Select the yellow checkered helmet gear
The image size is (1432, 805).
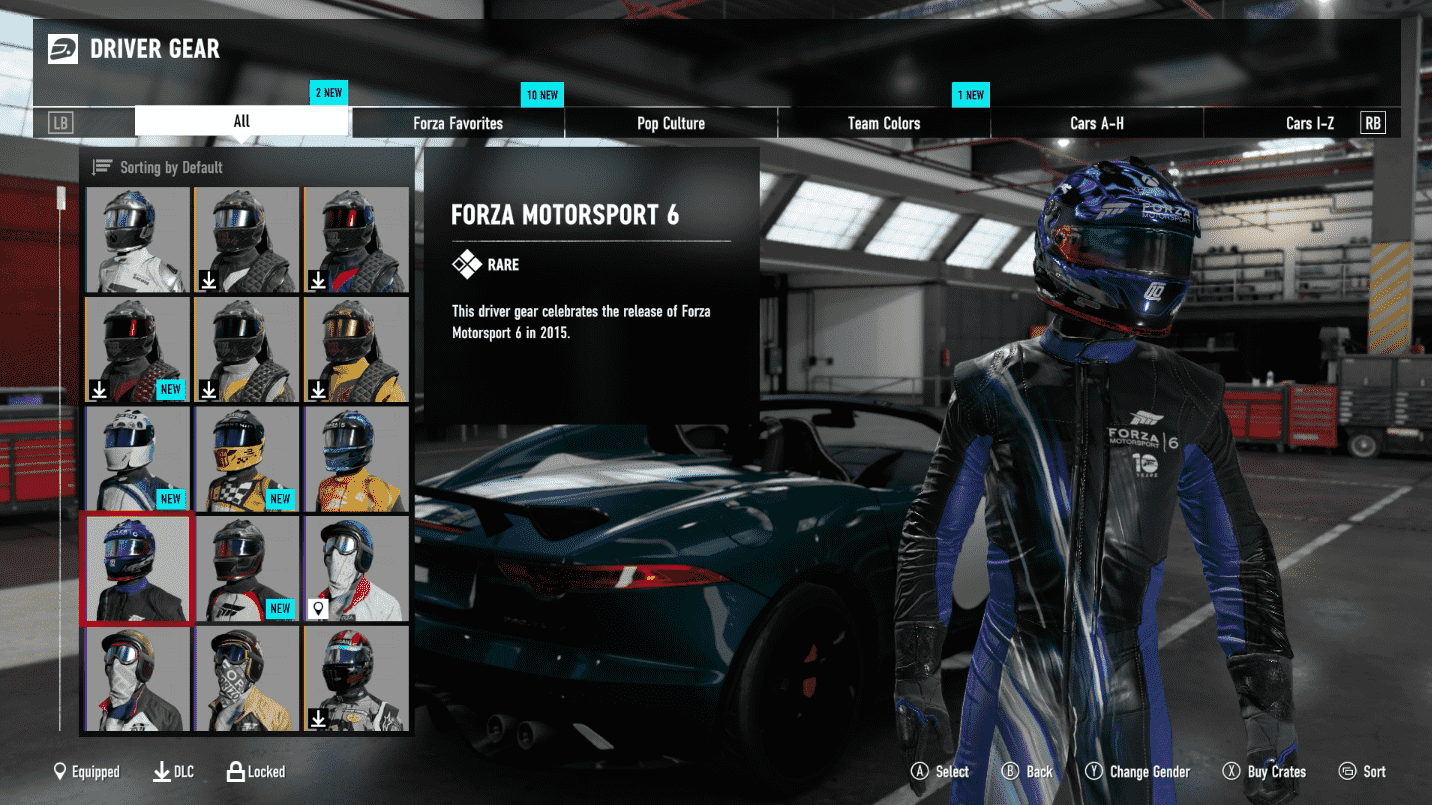point(246,458)
